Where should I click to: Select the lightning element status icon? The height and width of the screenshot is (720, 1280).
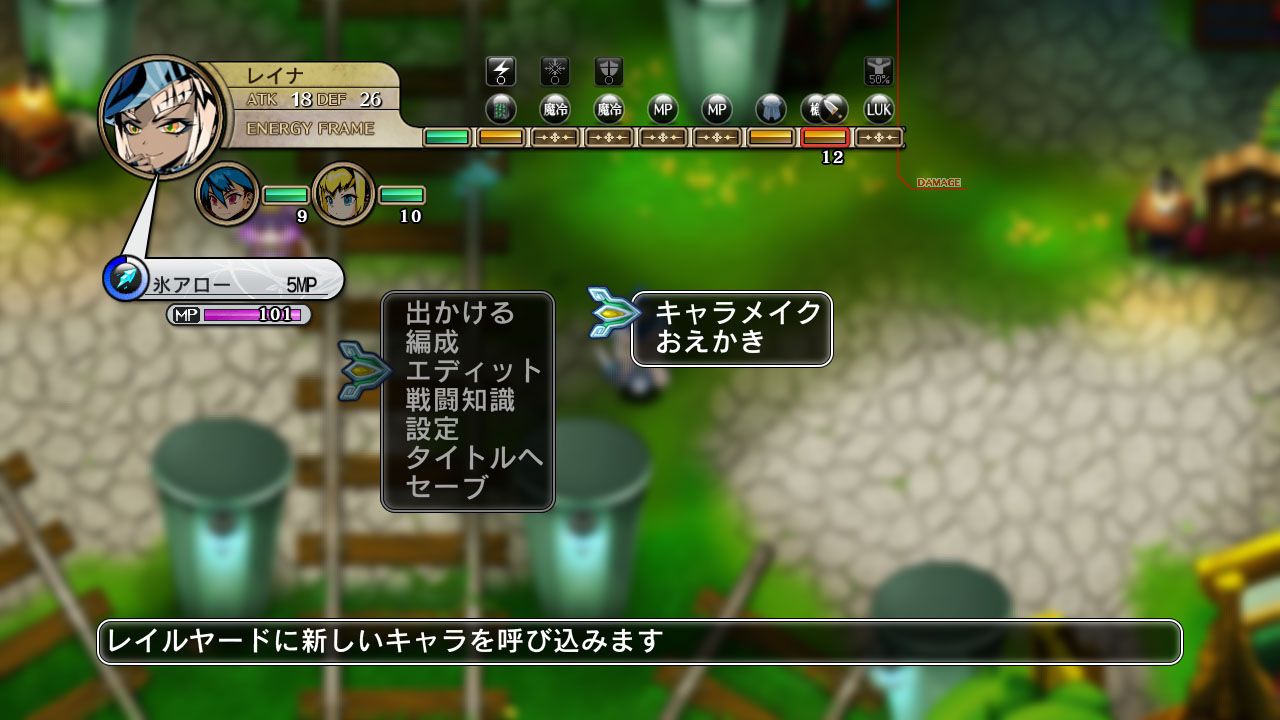(x=500, y=71)
